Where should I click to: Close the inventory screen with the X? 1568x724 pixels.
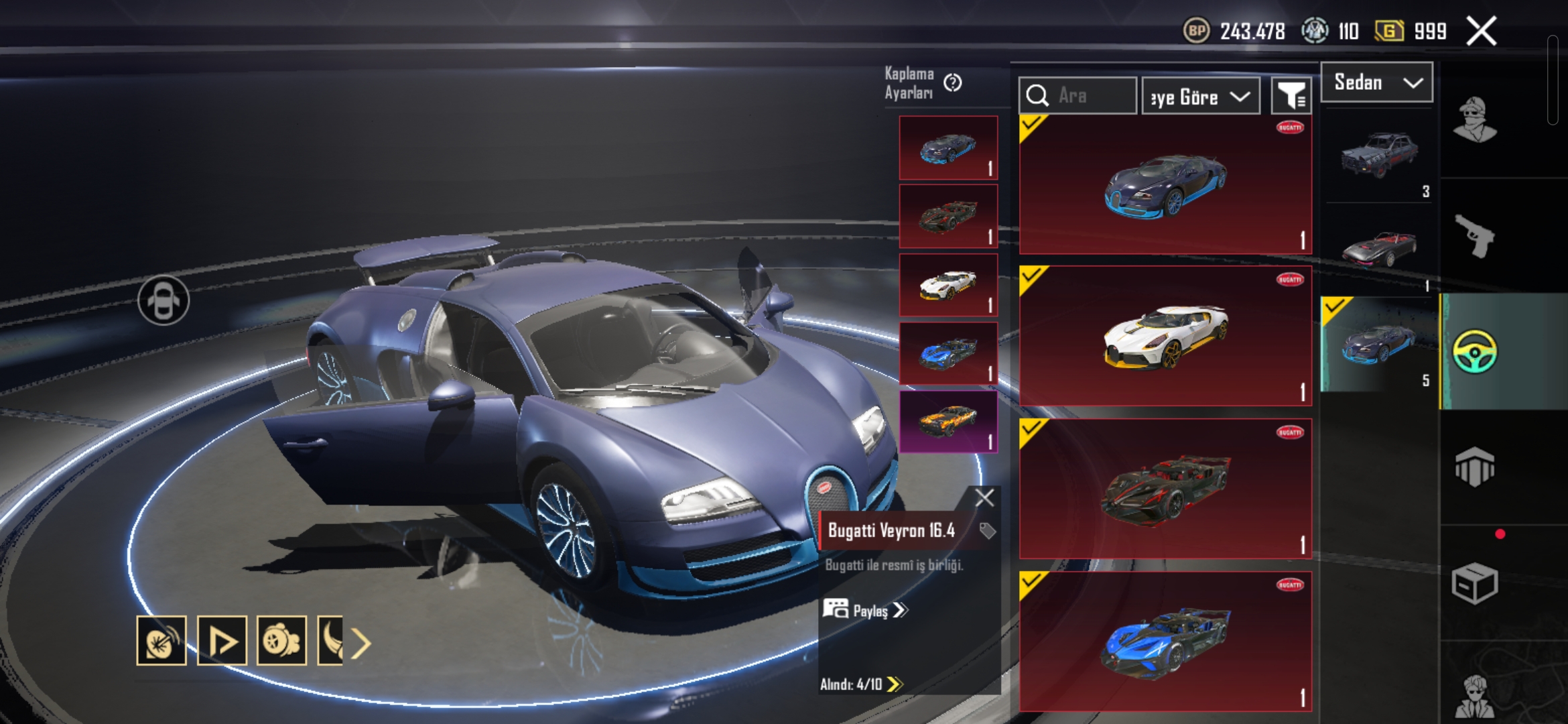point(1482,31)
